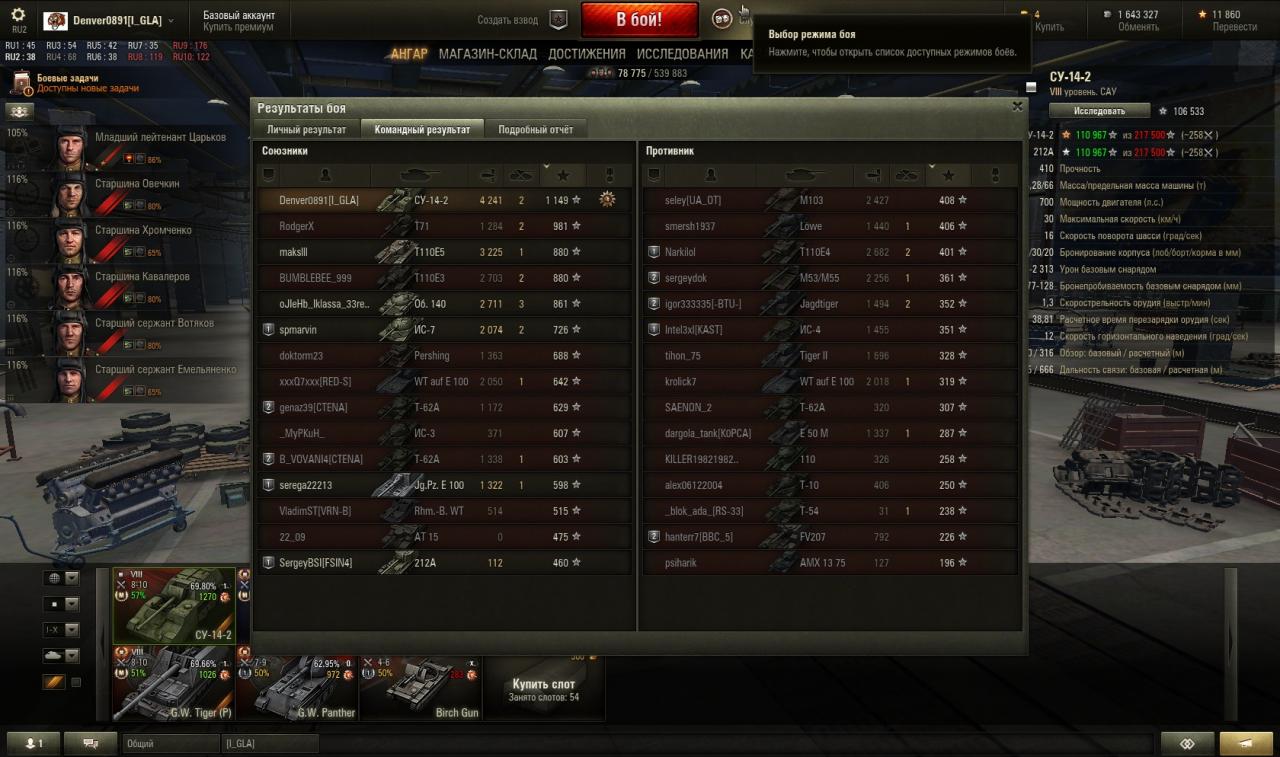Viewport: 1280px width, 757px height.
Task: Go to the ДОСТИЖЕНИЯ section
Action: point(587,54)
